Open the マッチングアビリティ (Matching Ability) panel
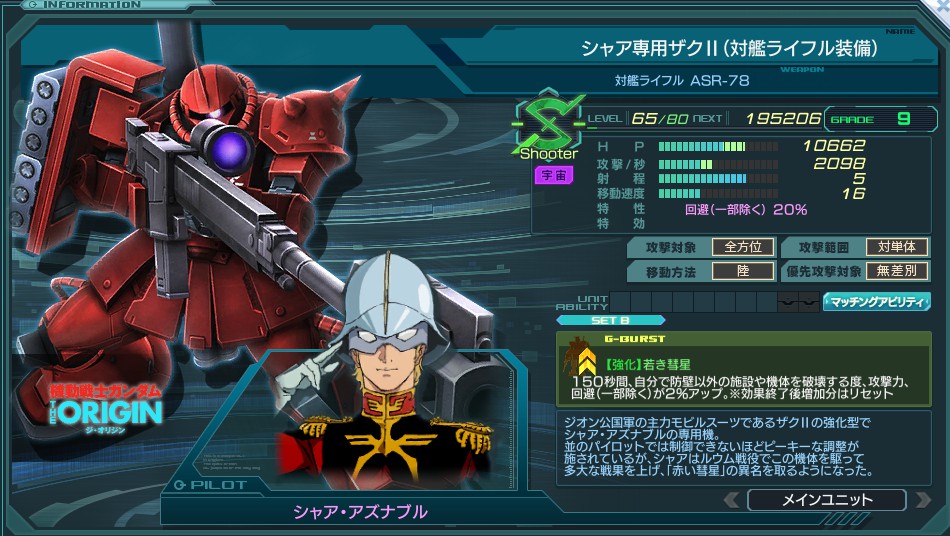Screen dimensions: 950x536 coord(876,301)
